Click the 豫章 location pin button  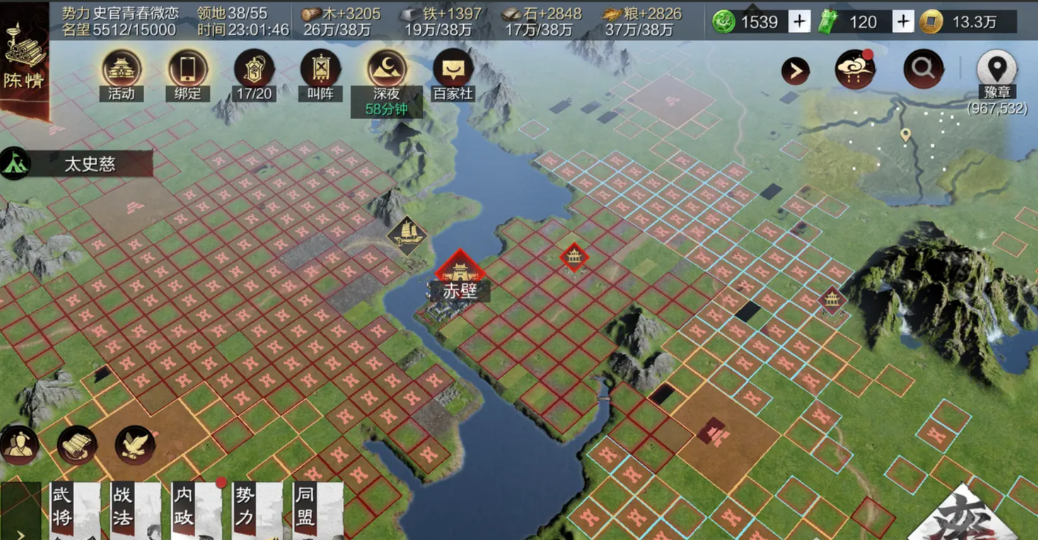(x=996, y=70)
